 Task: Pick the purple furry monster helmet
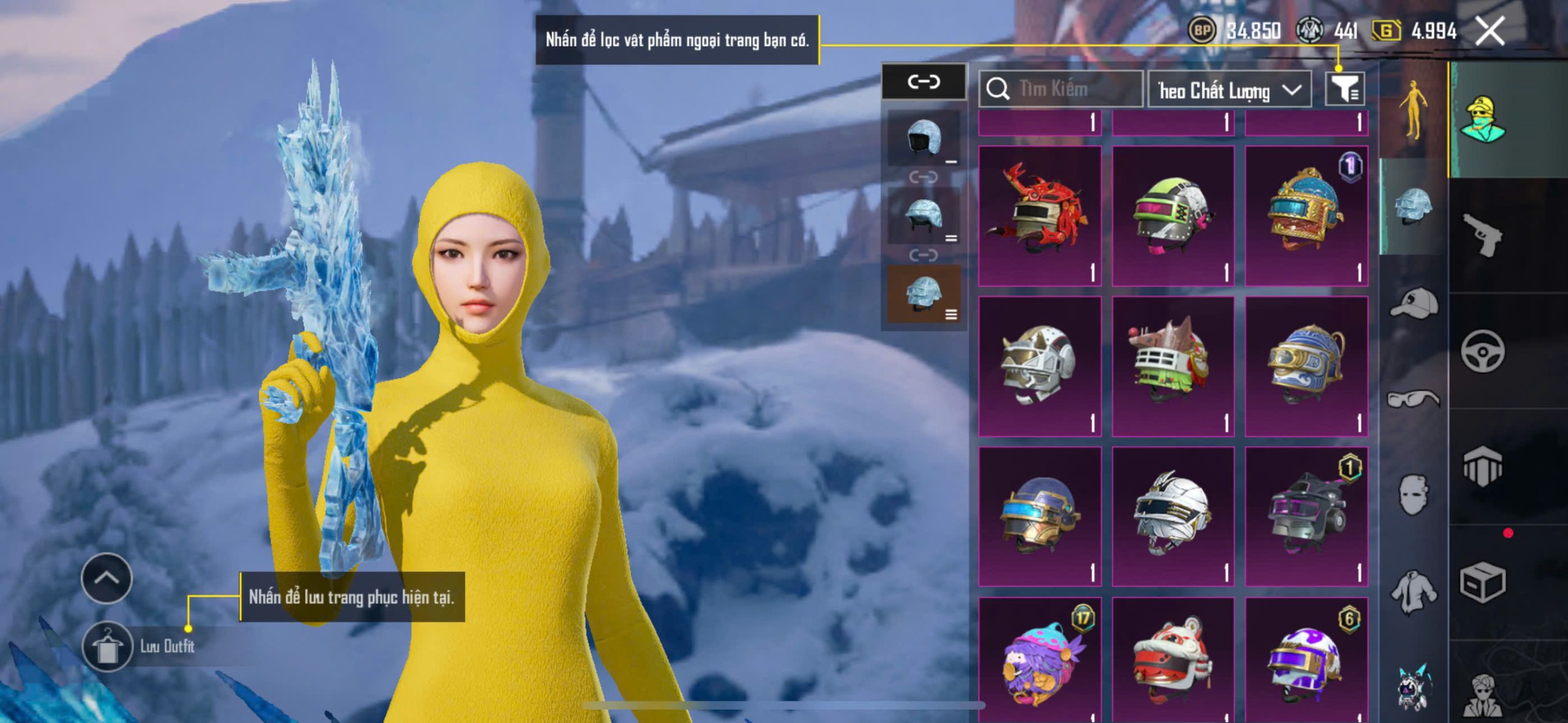click(x=1039, y=661)
